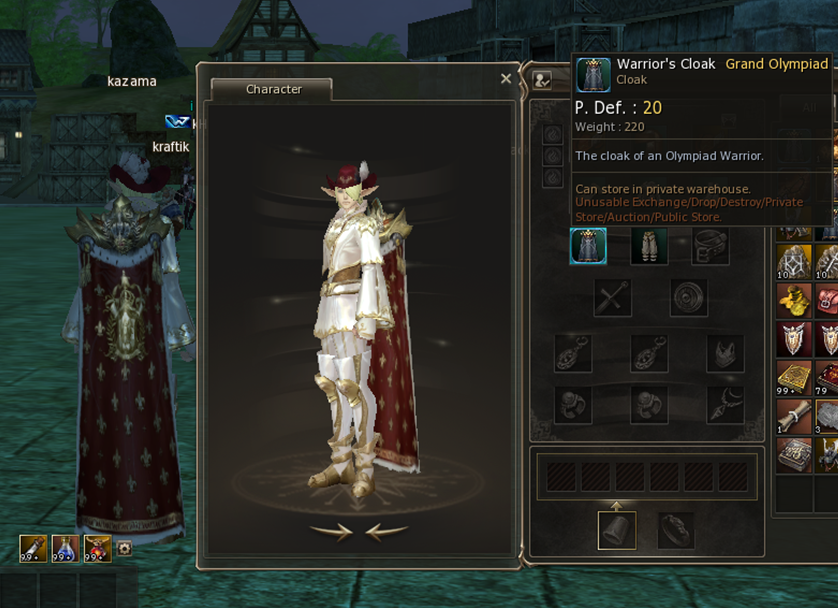Rotate character preview with left-pointing arrow
The width and height of the screenshot is (838, 608).
387,532
